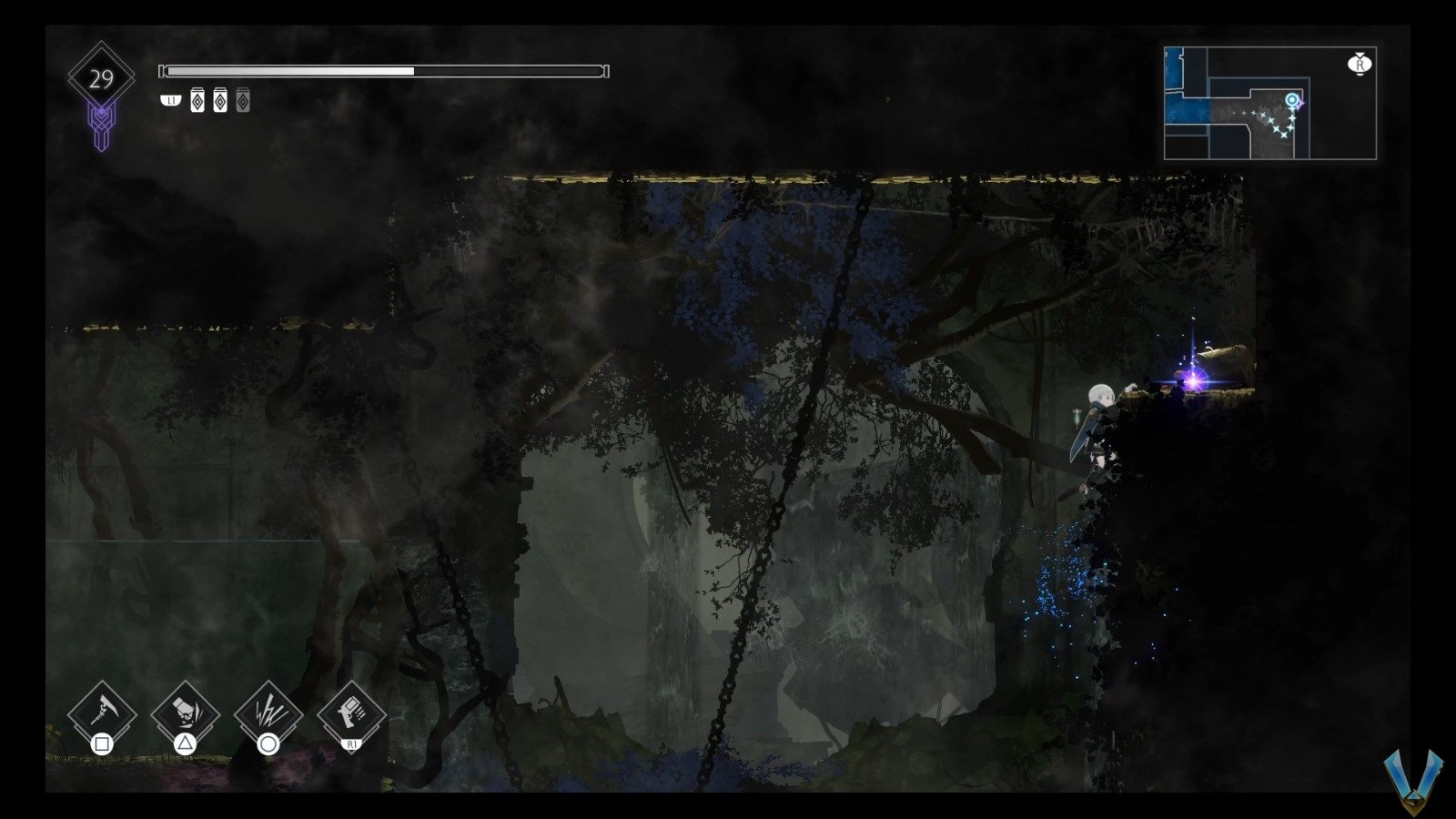Image resolution: width=1456 pixels, height=819 pixels.
Task: Click the second white prayer vial icon
Action: coord(220,100)
